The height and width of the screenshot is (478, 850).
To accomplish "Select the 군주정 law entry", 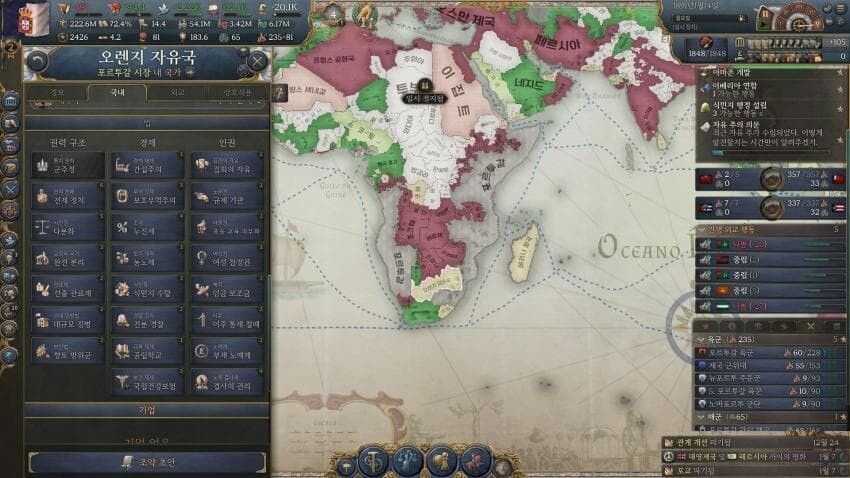I will (67, 165).
